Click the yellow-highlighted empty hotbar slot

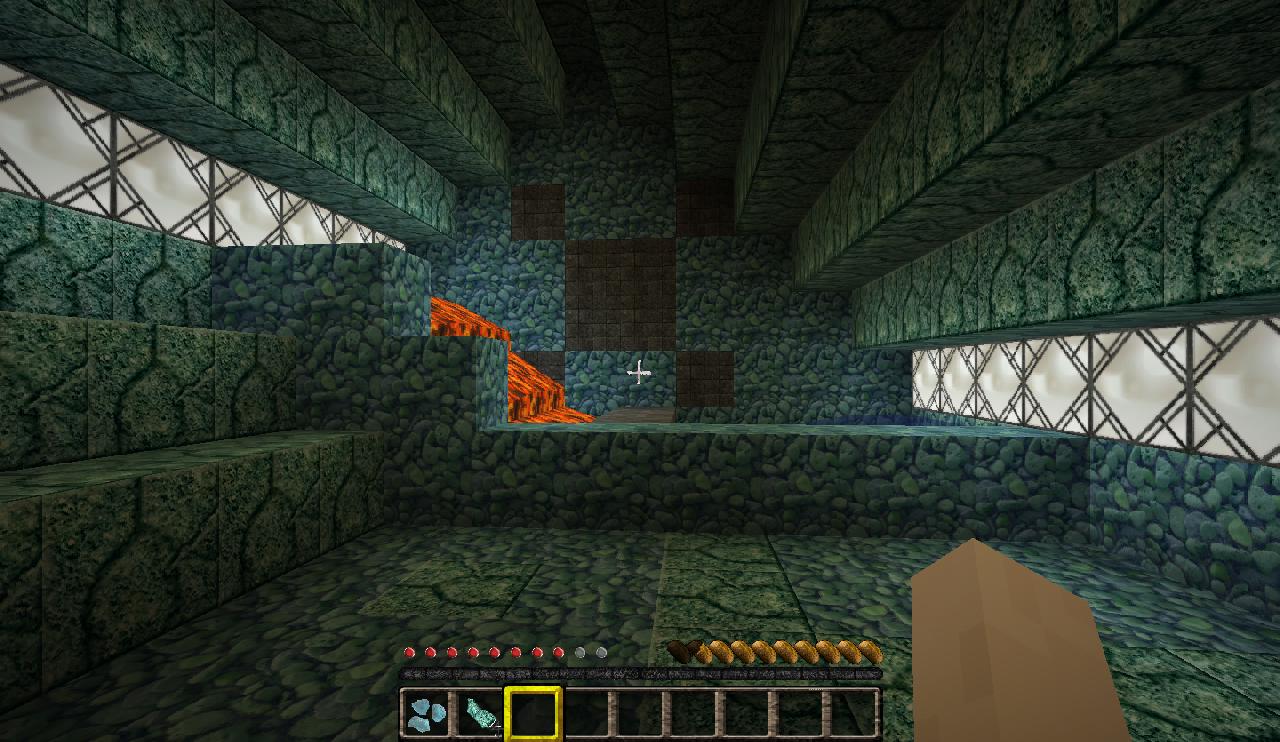pos(533,714)
